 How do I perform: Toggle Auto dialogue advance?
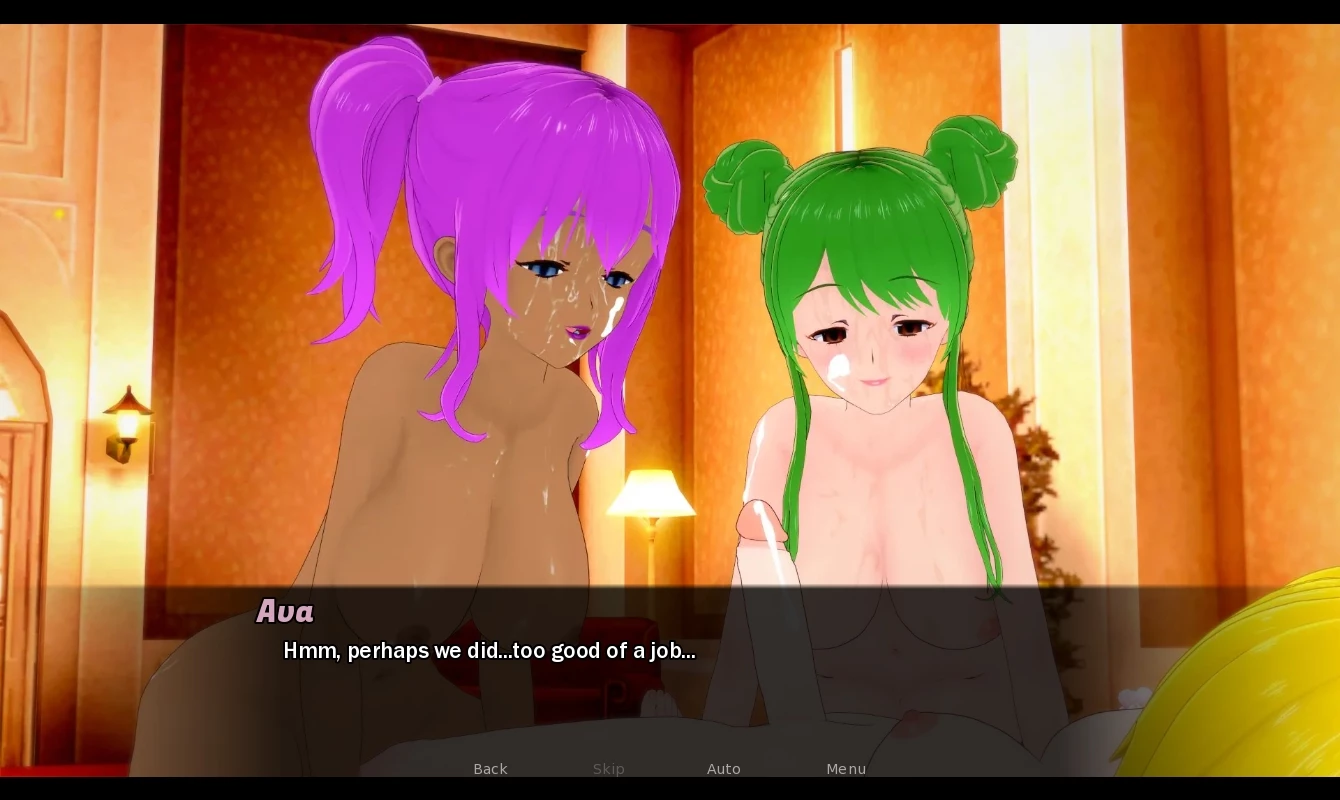723,768
